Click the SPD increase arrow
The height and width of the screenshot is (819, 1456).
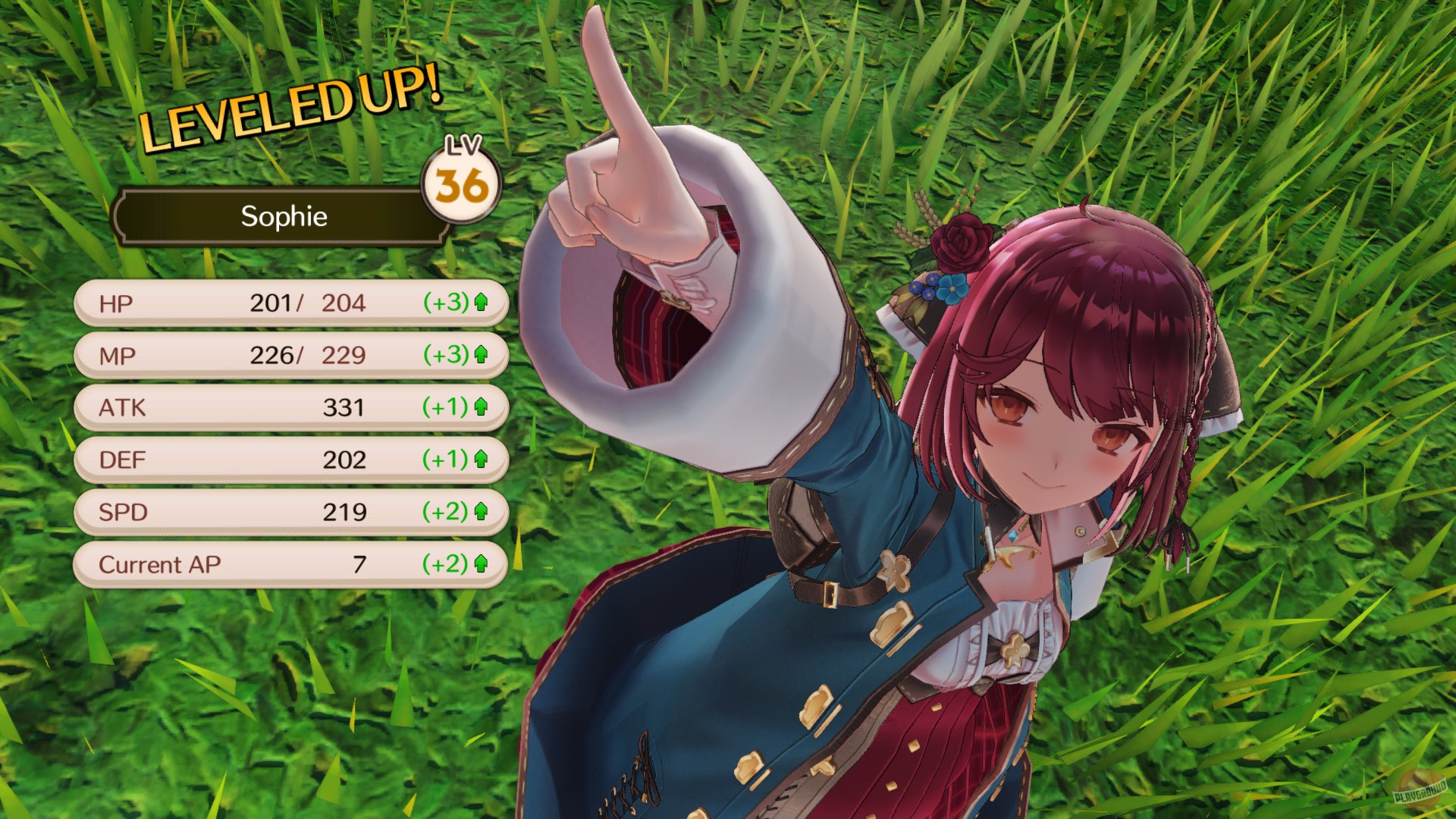(482, 512)
